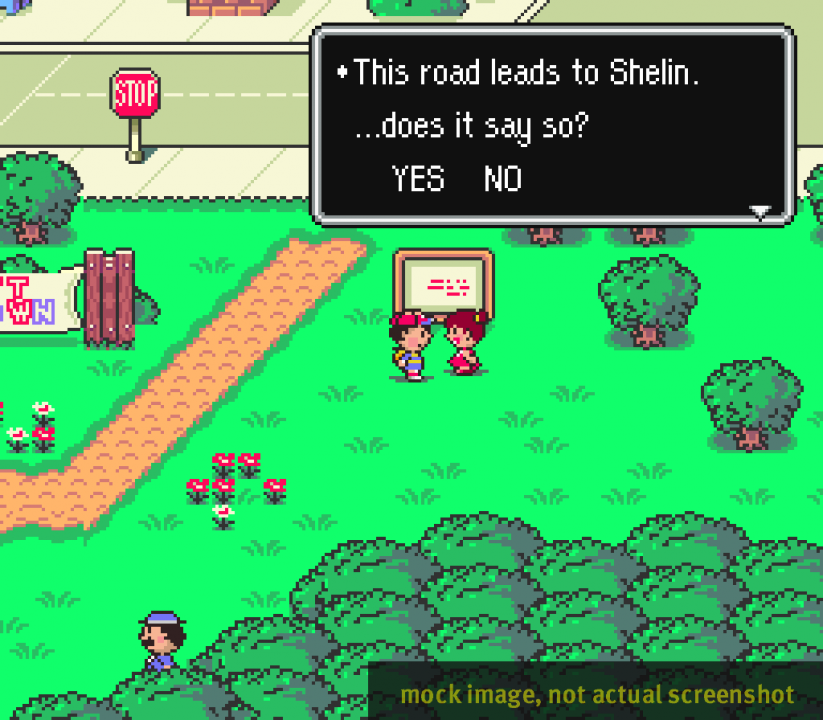Choose YES in the dialogue box
Screen dimensions: 823x720
tap(418, 179)
